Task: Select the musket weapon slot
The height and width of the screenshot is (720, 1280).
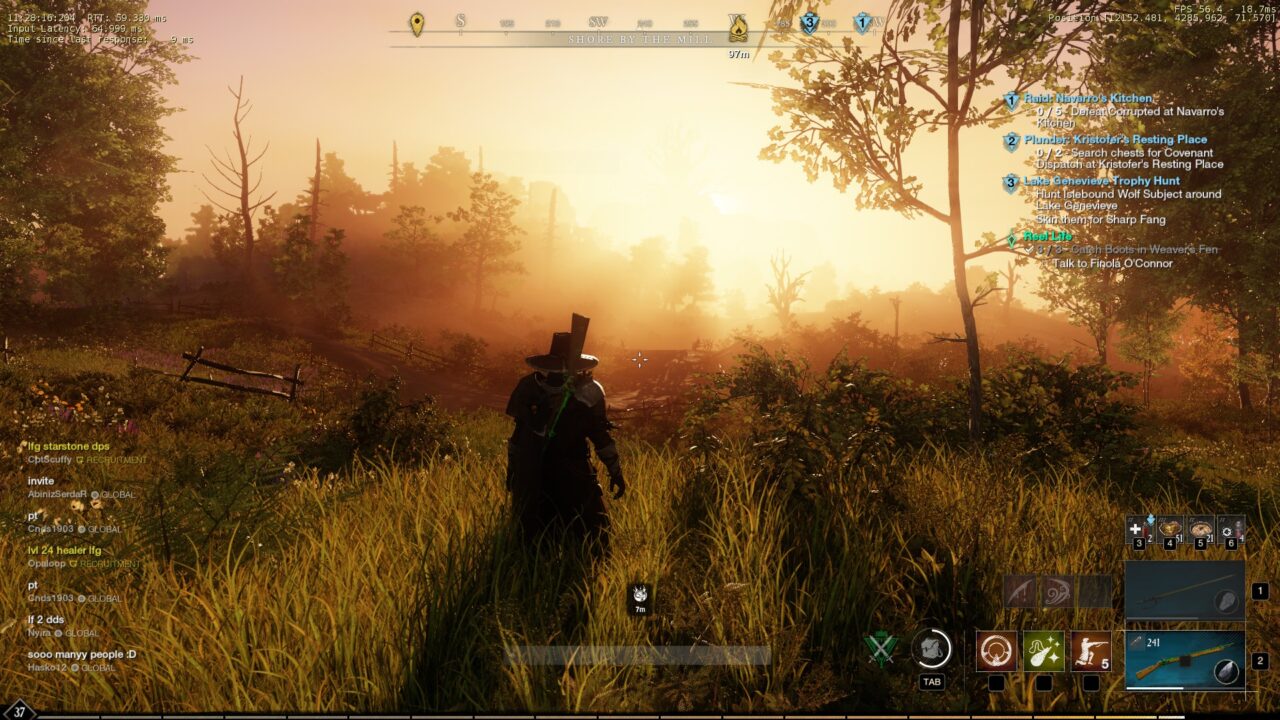Action: coord(1185,660)
